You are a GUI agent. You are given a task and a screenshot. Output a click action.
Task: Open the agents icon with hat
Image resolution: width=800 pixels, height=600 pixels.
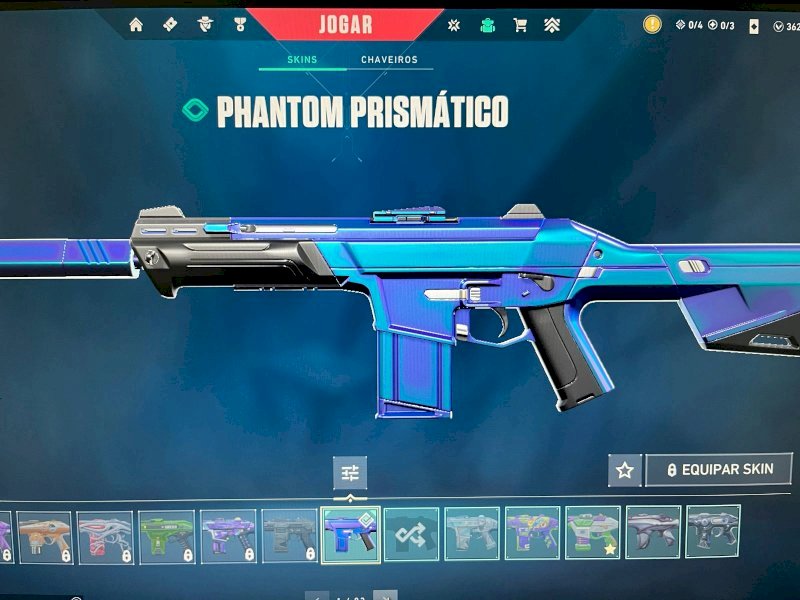204,25
